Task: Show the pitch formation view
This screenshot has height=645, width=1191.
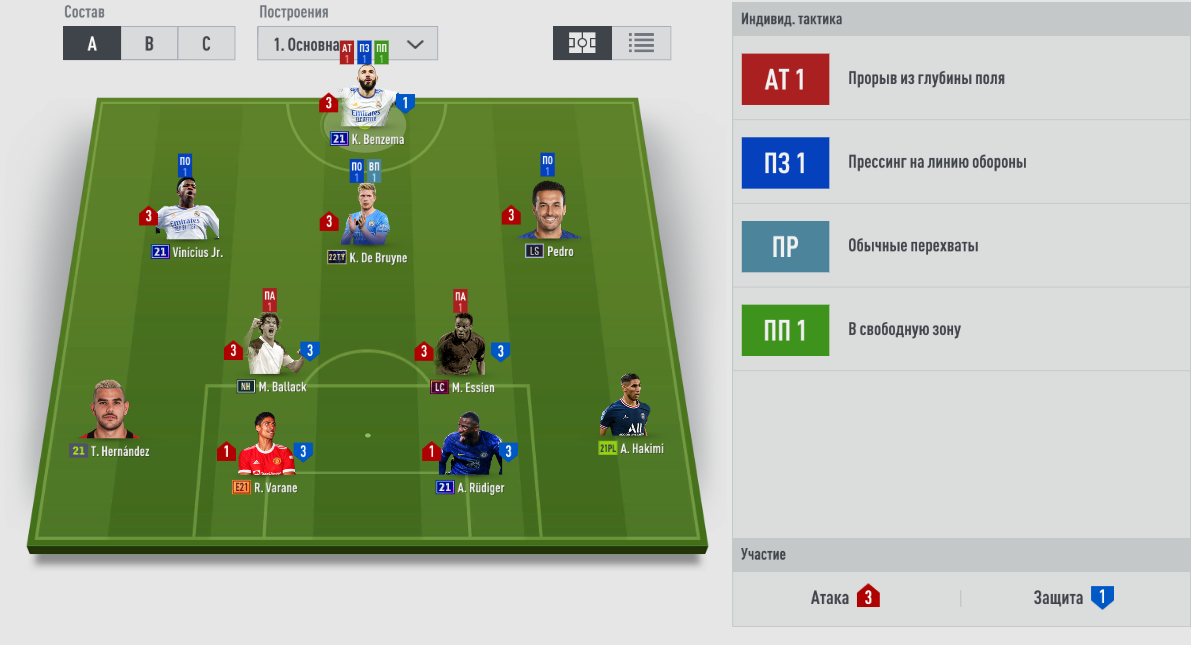Action: click(x=582, y=43)
